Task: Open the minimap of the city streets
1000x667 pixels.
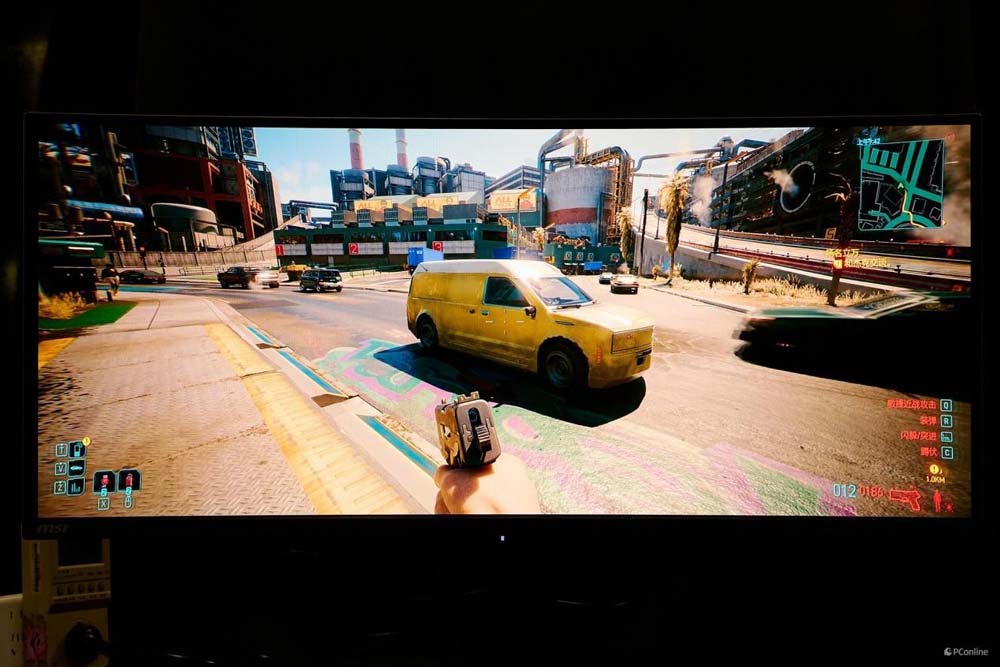Action: [x=900, y=183]
